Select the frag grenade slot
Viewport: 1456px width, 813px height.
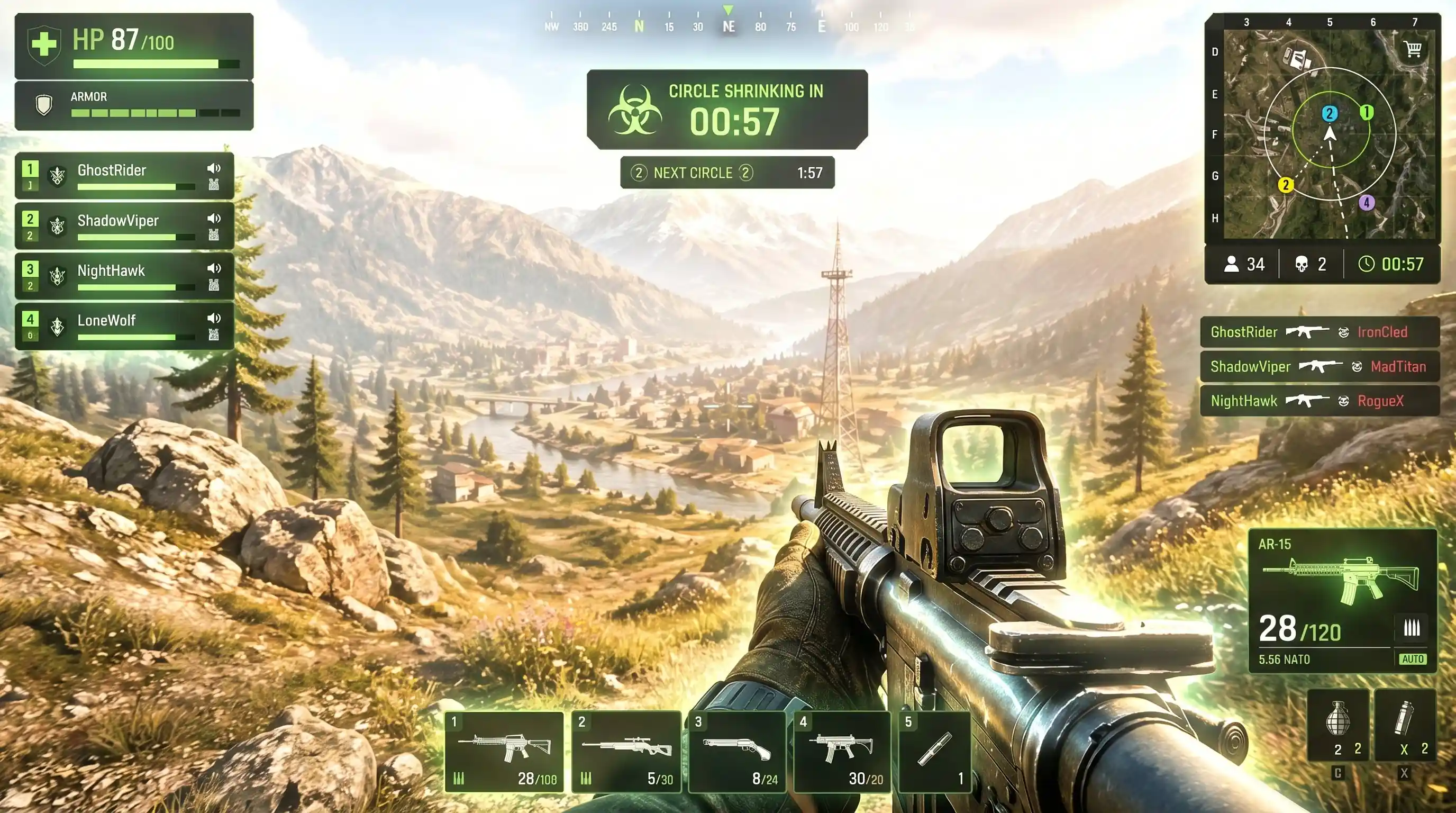coord(1338,725)
